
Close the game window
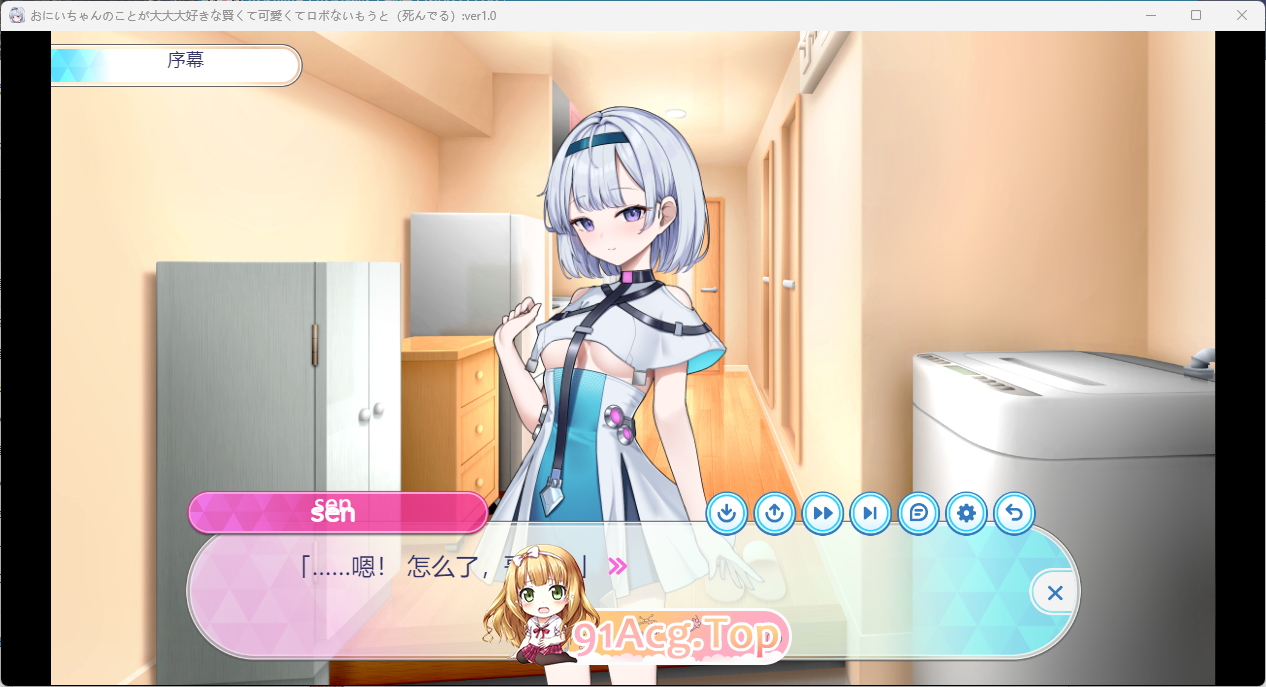pos(1241,15)
